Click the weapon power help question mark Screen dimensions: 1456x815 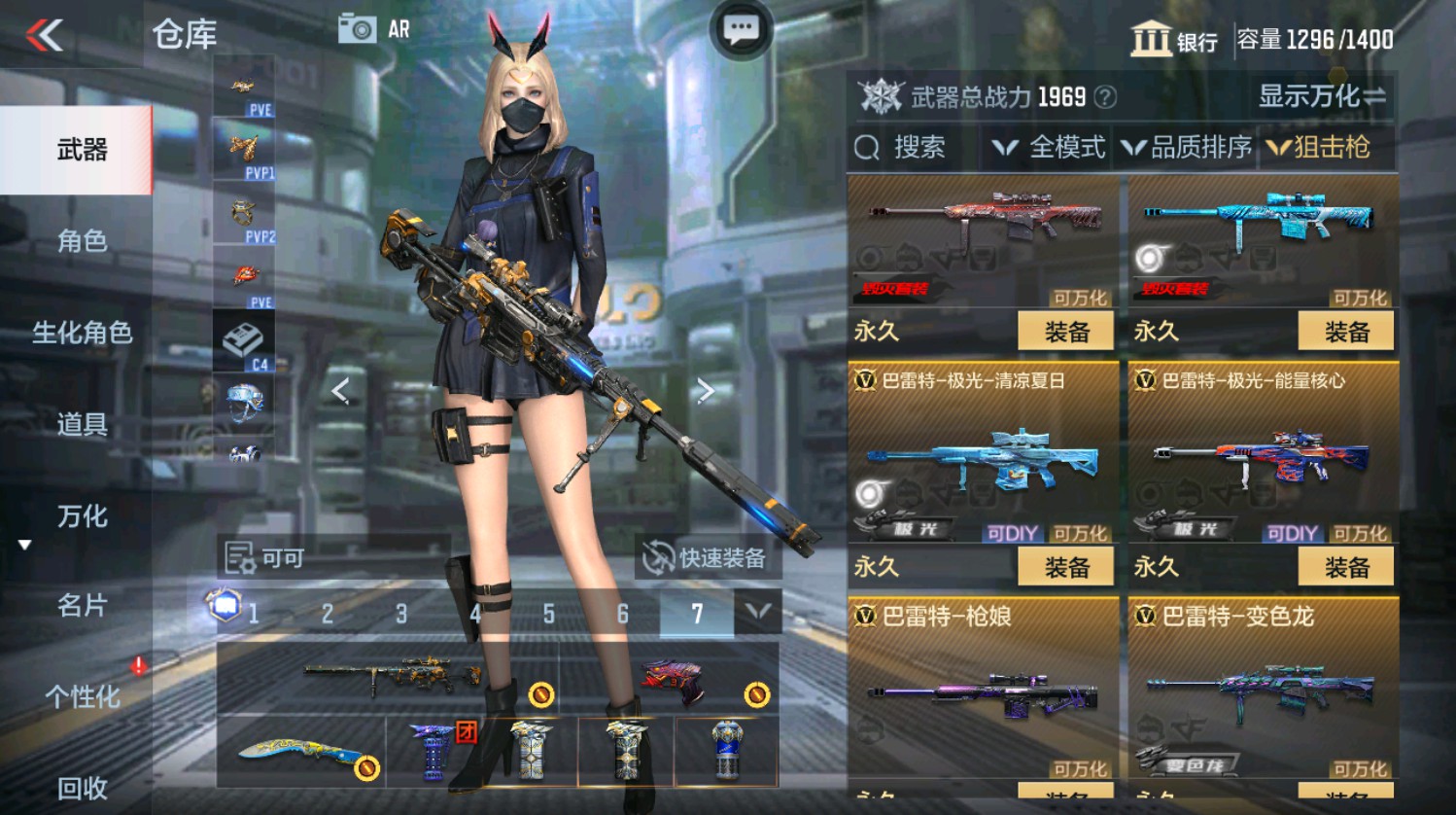coord(1103,96)
